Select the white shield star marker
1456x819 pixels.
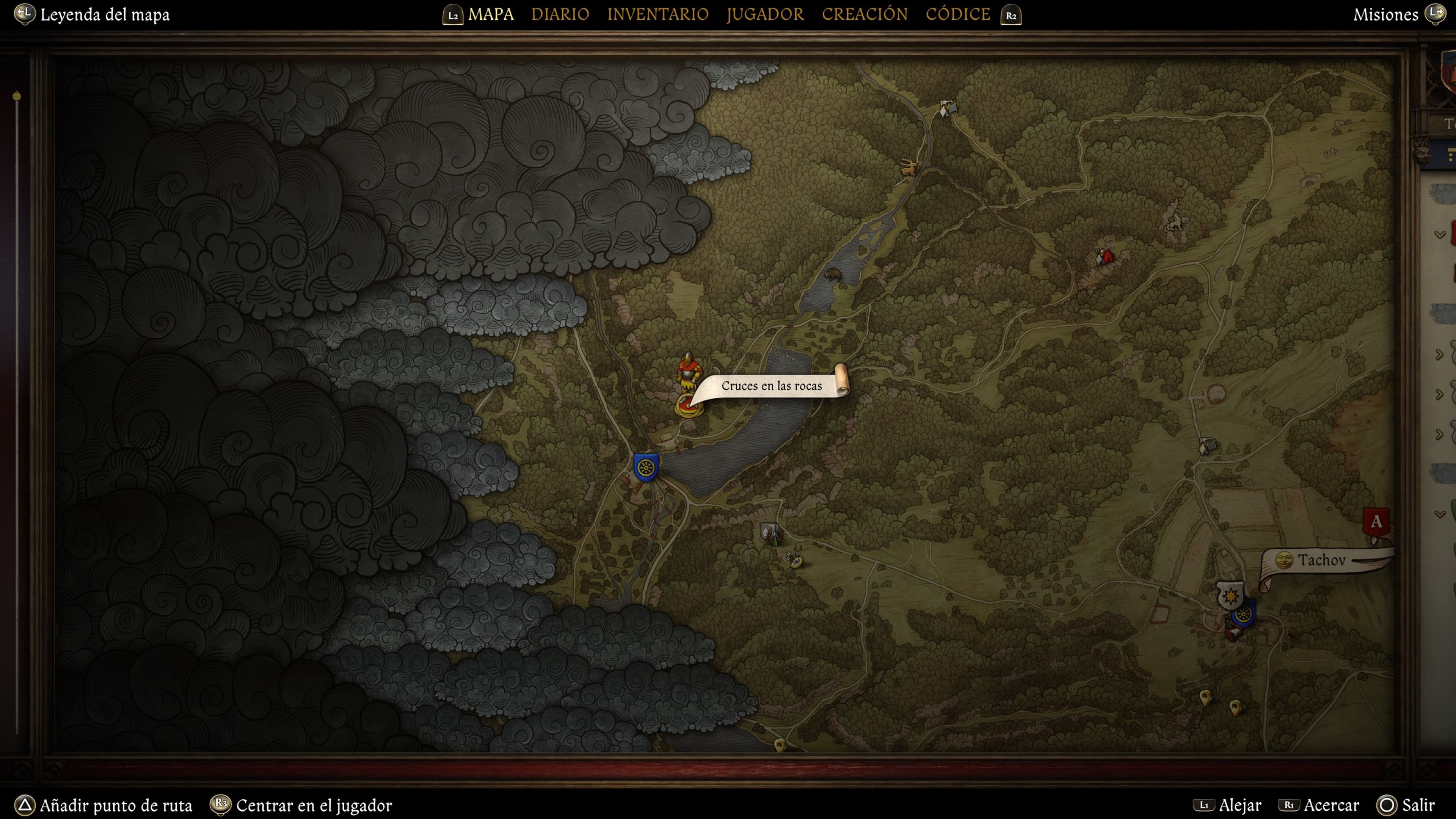click(1230, 595)
